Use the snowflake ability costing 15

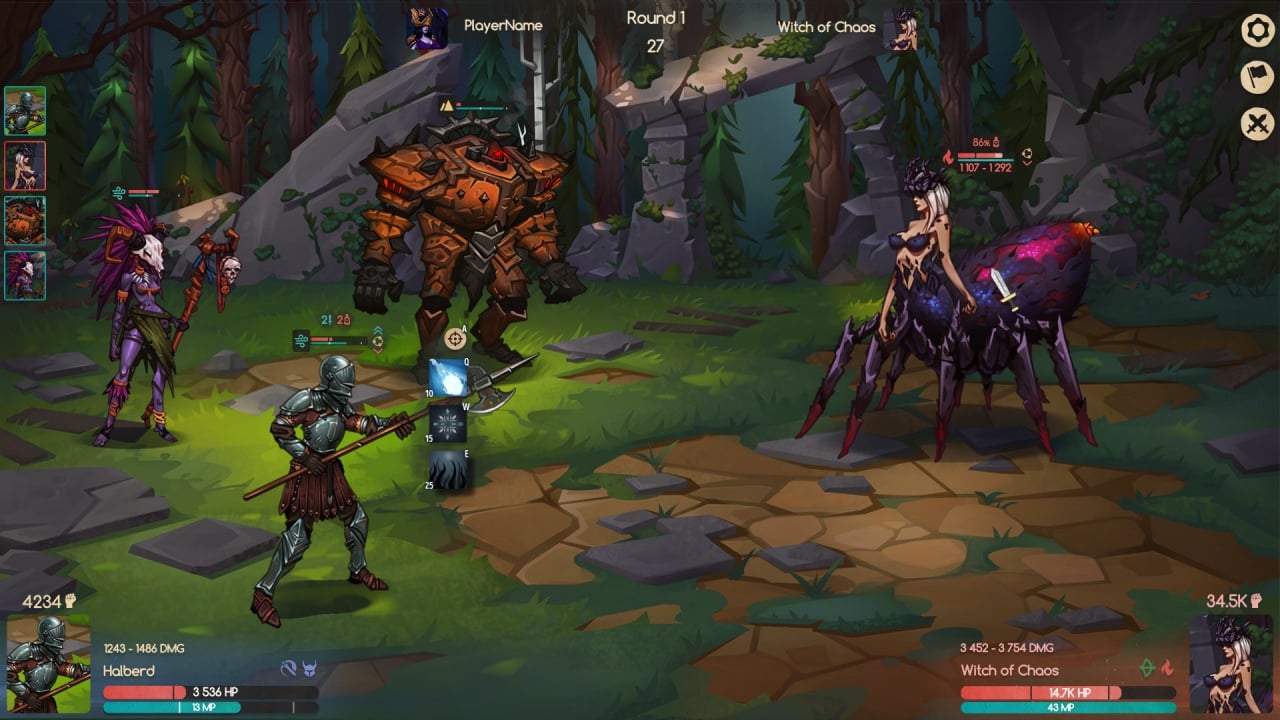click(x=449, y=424)
